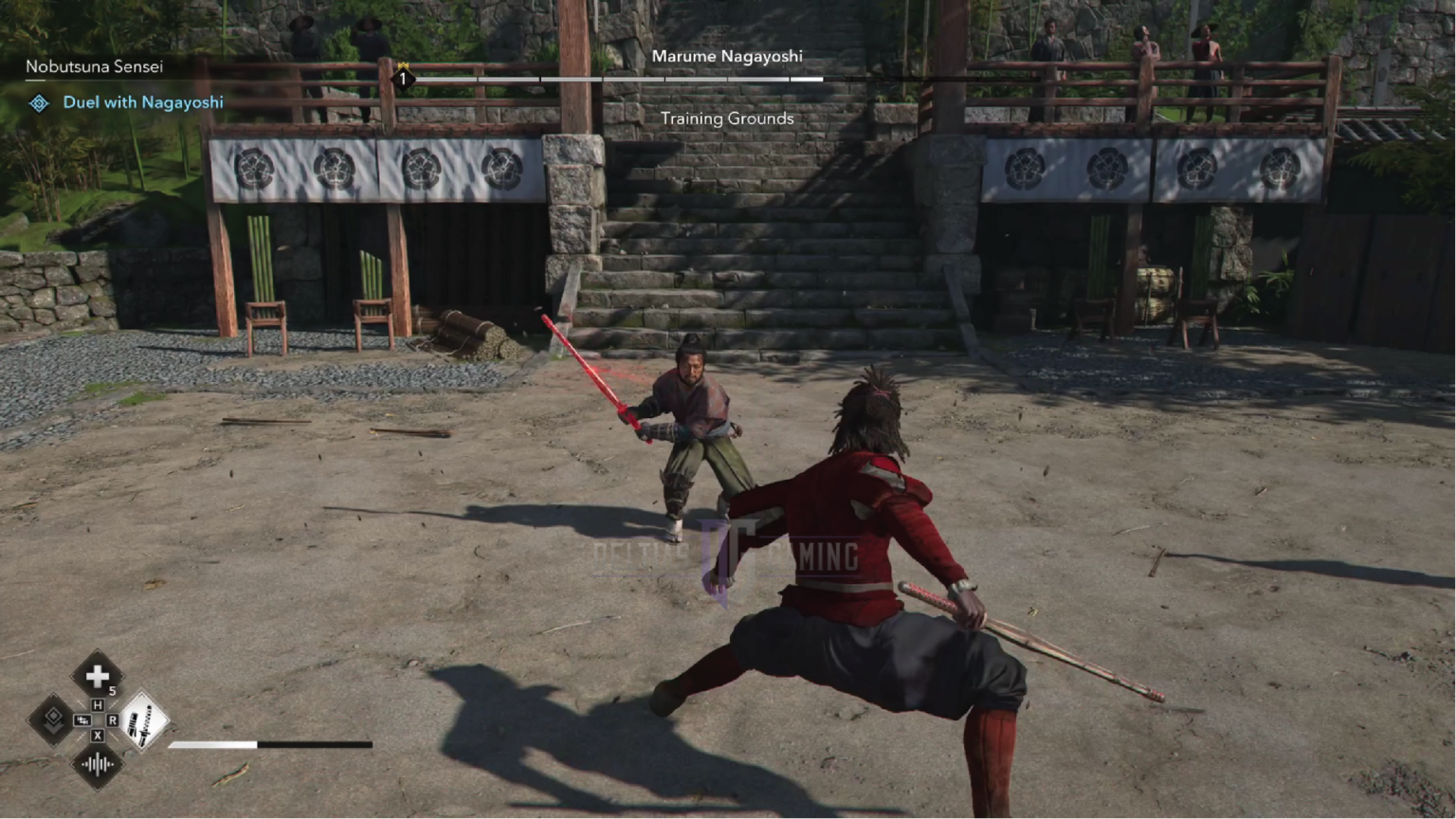Select the gesture emote diamond icon
Screen dimensions: 1456x819
click(x=54, y=721)
